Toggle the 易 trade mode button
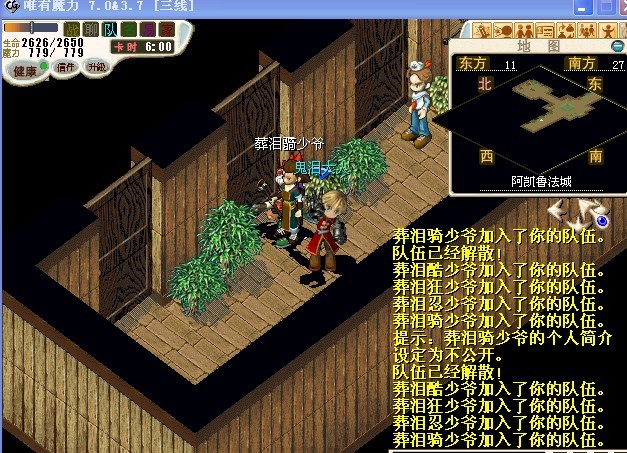This screenshot has height=453, width=627. (x=147, y=29)
